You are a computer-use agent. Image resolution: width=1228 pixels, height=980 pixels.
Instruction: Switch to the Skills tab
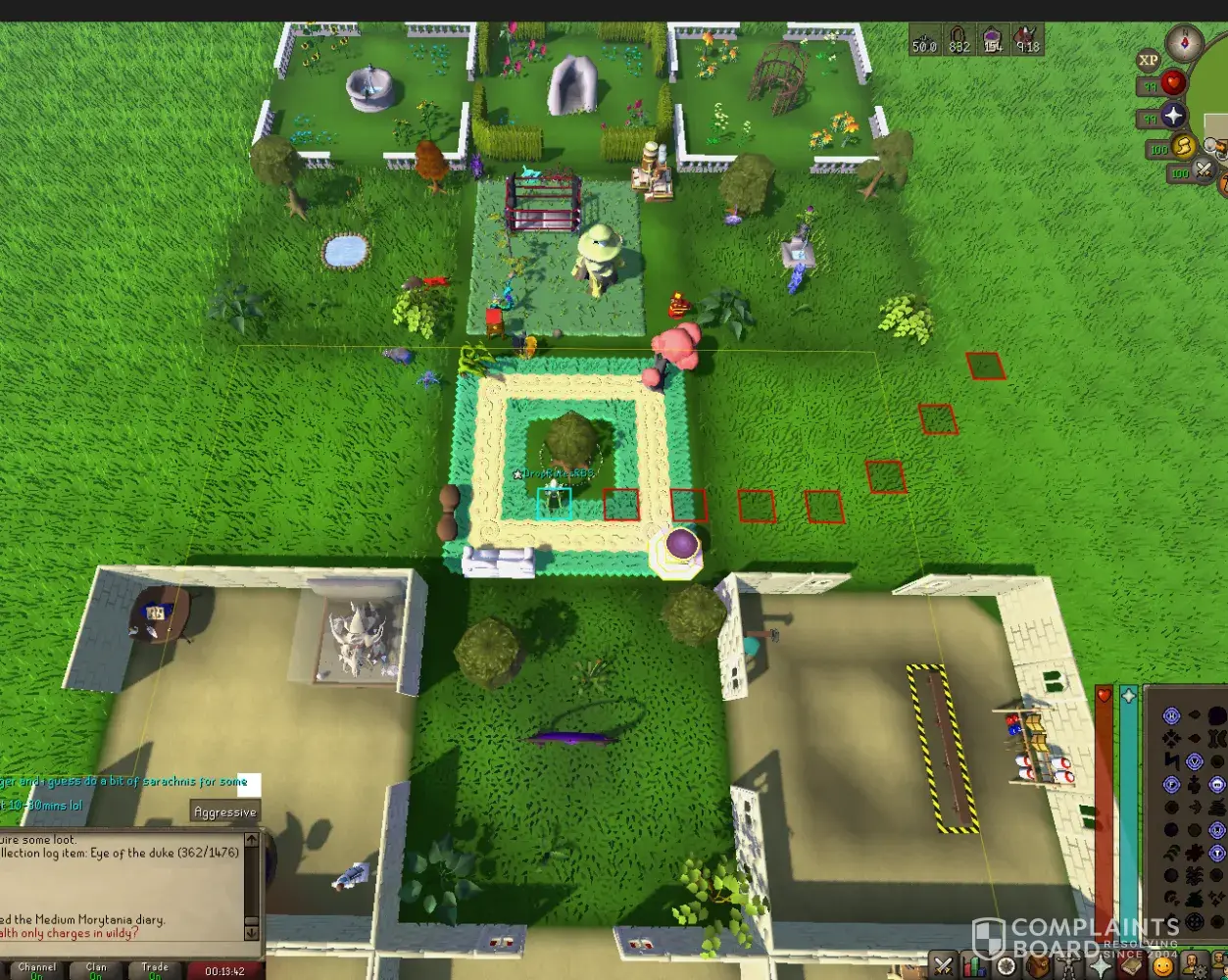click(x=974, y=966)
